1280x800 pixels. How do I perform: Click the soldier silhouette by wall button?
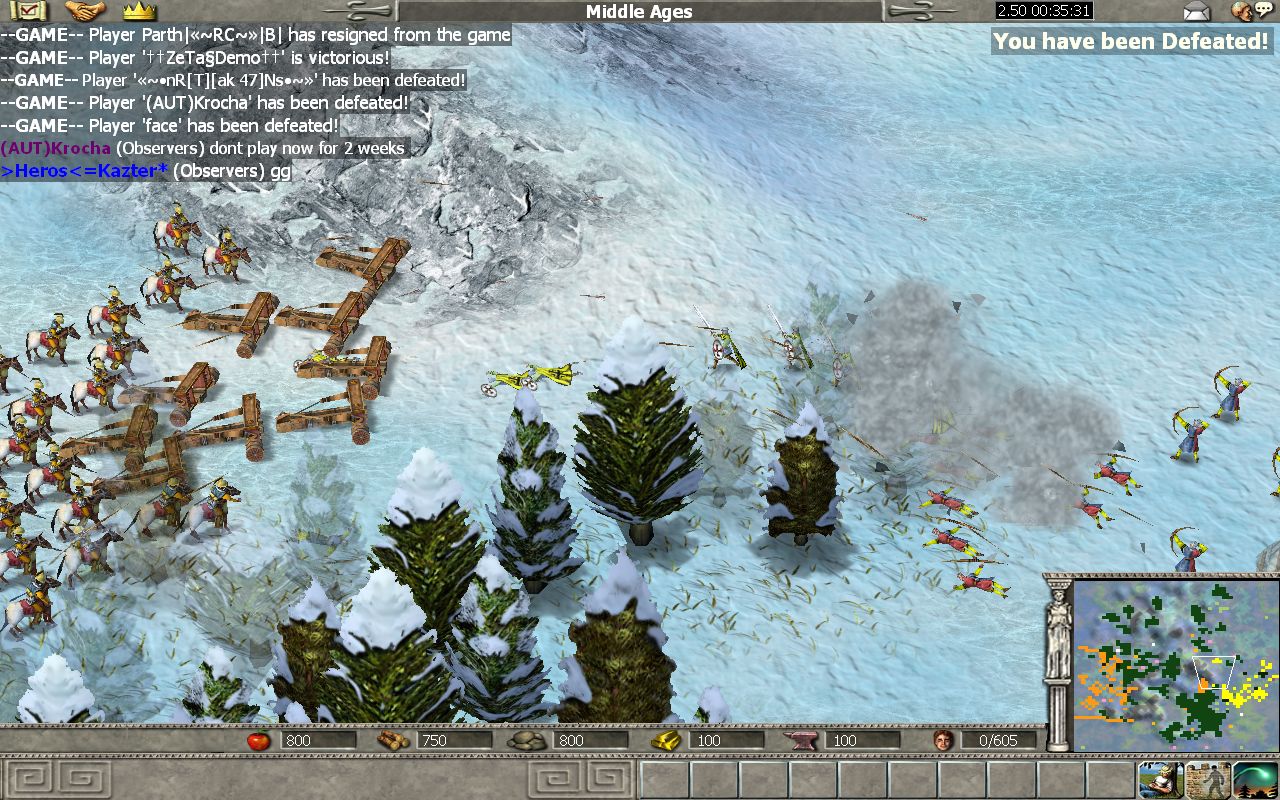tap(1208, 780)
